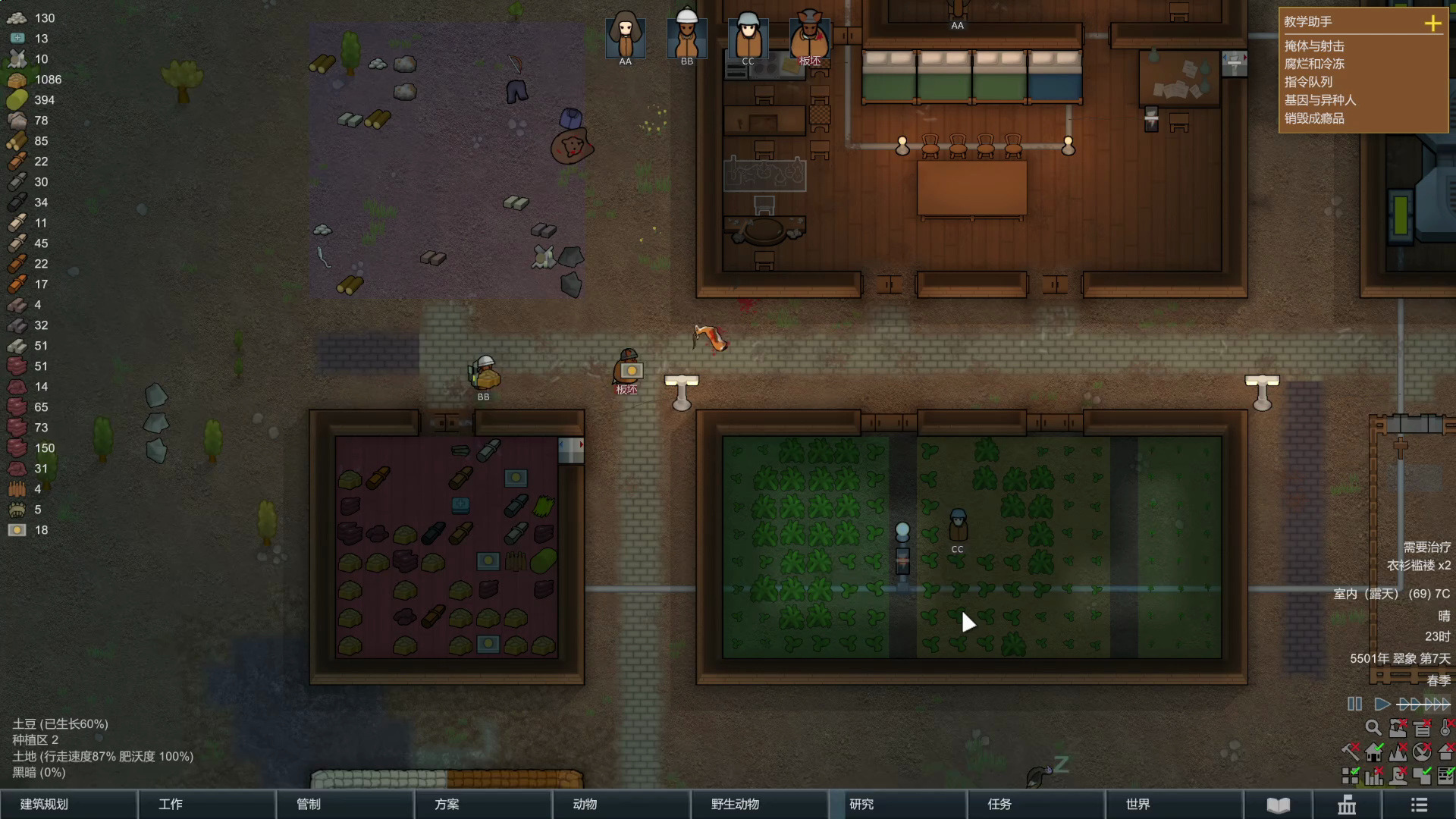The image size is (1456, 819).
Task: Expand the 教学助手 panel with the plus
Action: 1432,23
